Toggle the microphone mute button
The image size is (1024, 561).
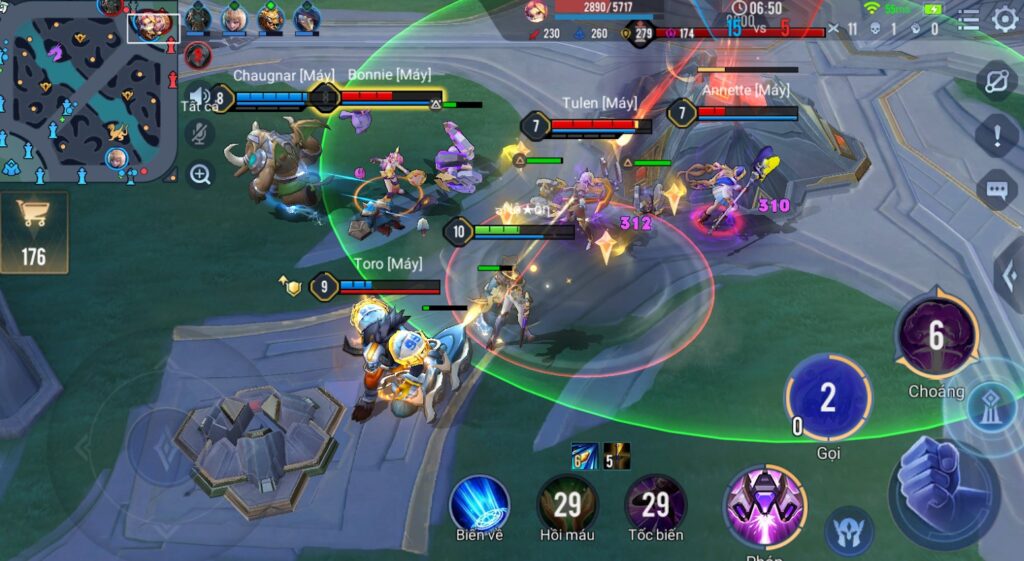click(200, 133)
